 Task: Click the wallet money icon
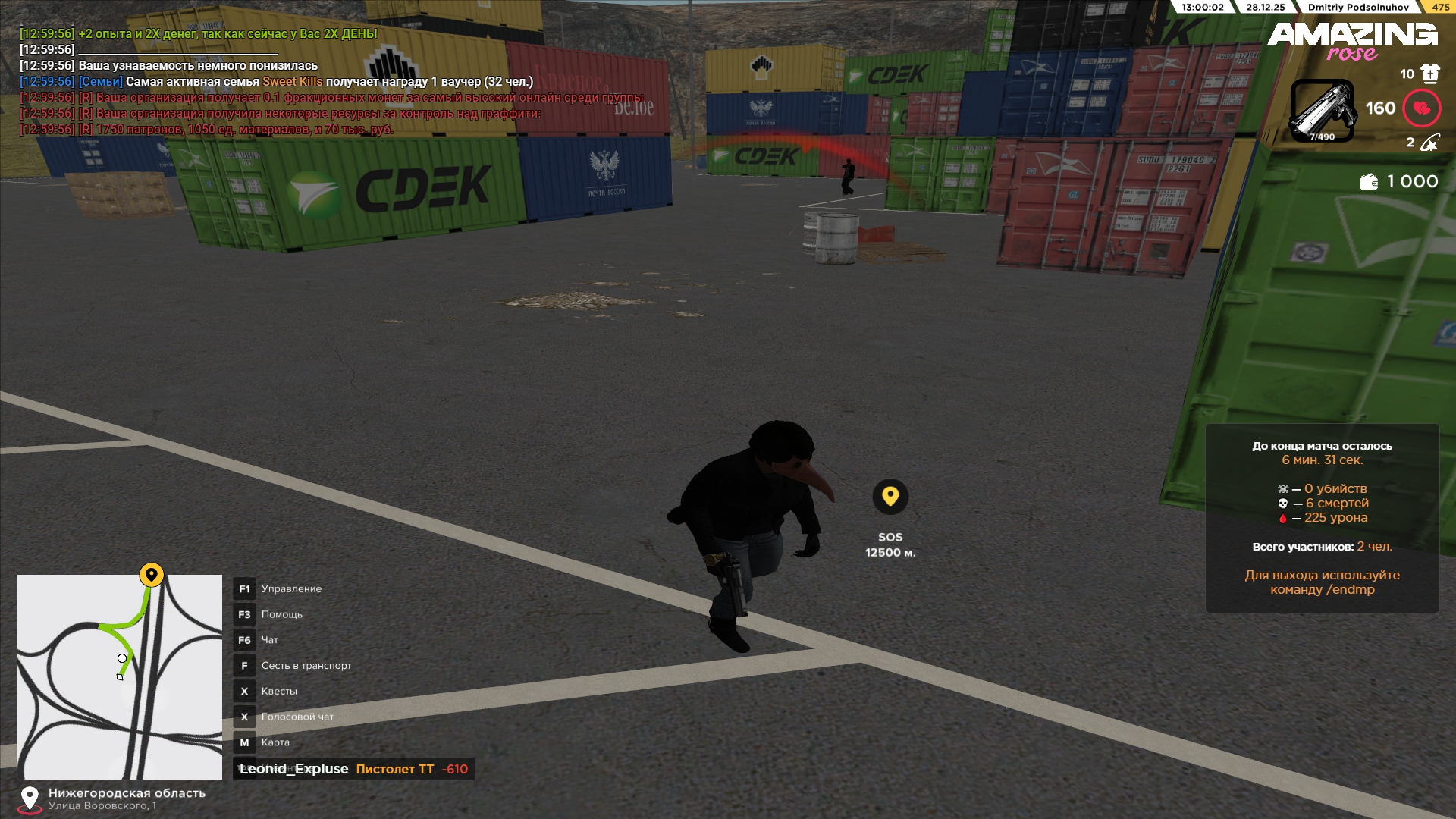pos(1369,182)
